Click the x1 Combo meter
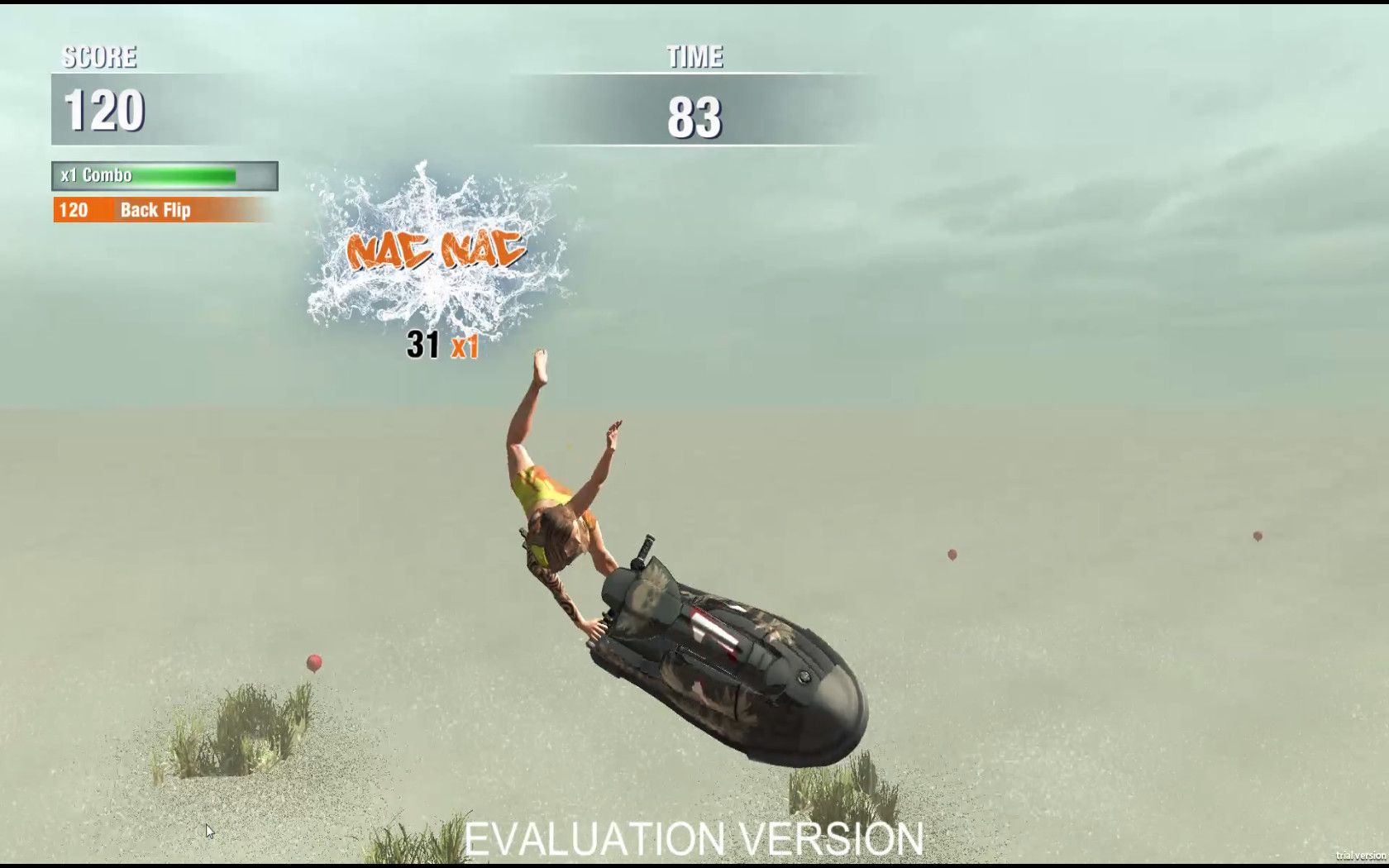 pos(95,175)
